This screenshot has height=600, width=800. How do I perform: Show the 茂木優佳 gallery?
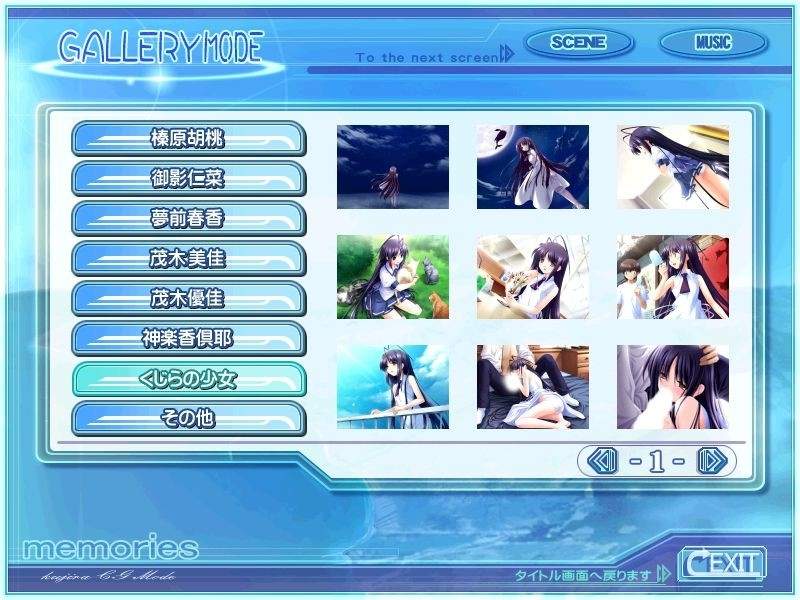coord(188,298)
